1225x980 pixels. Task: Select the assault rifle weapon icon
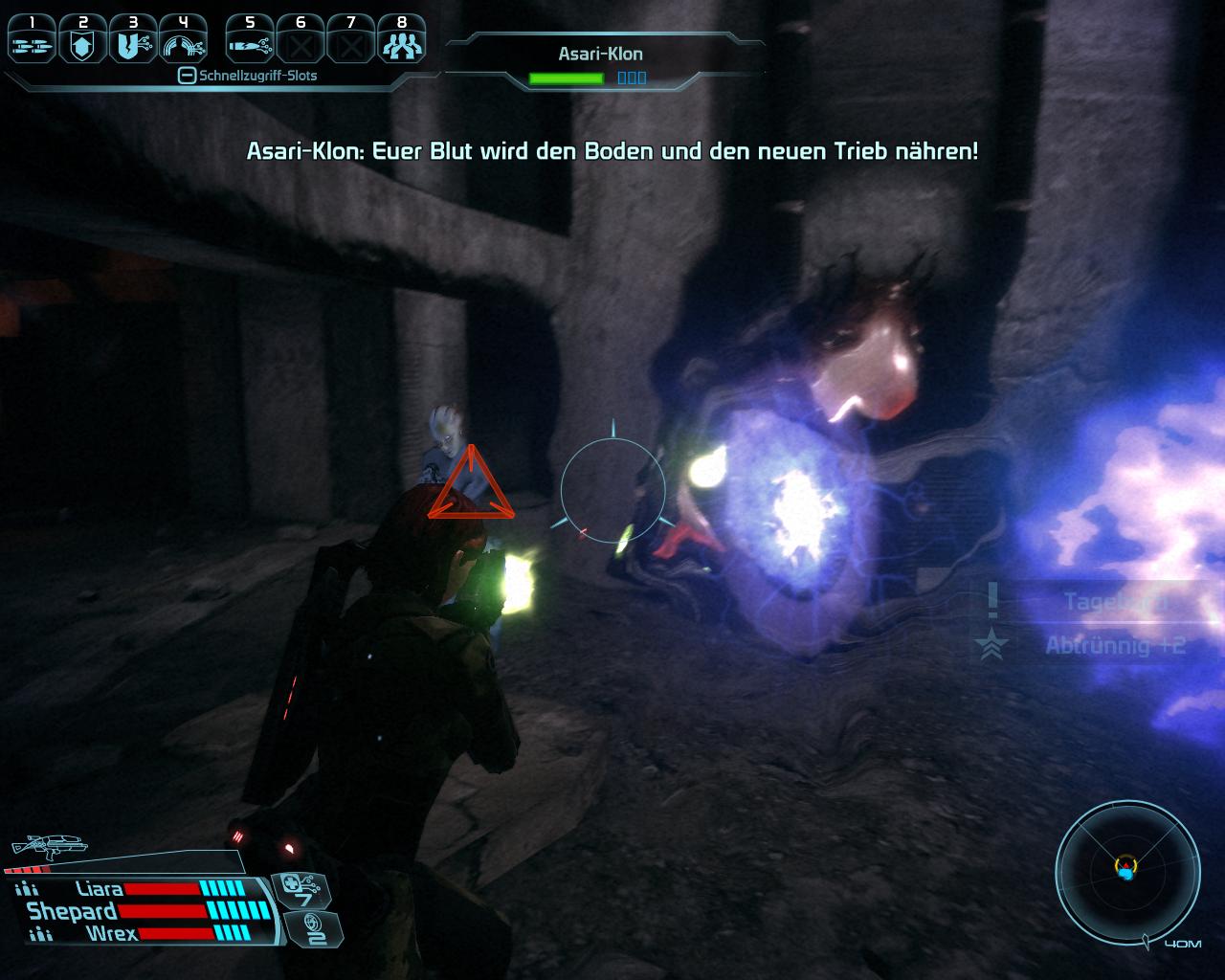tap(48, 845)
